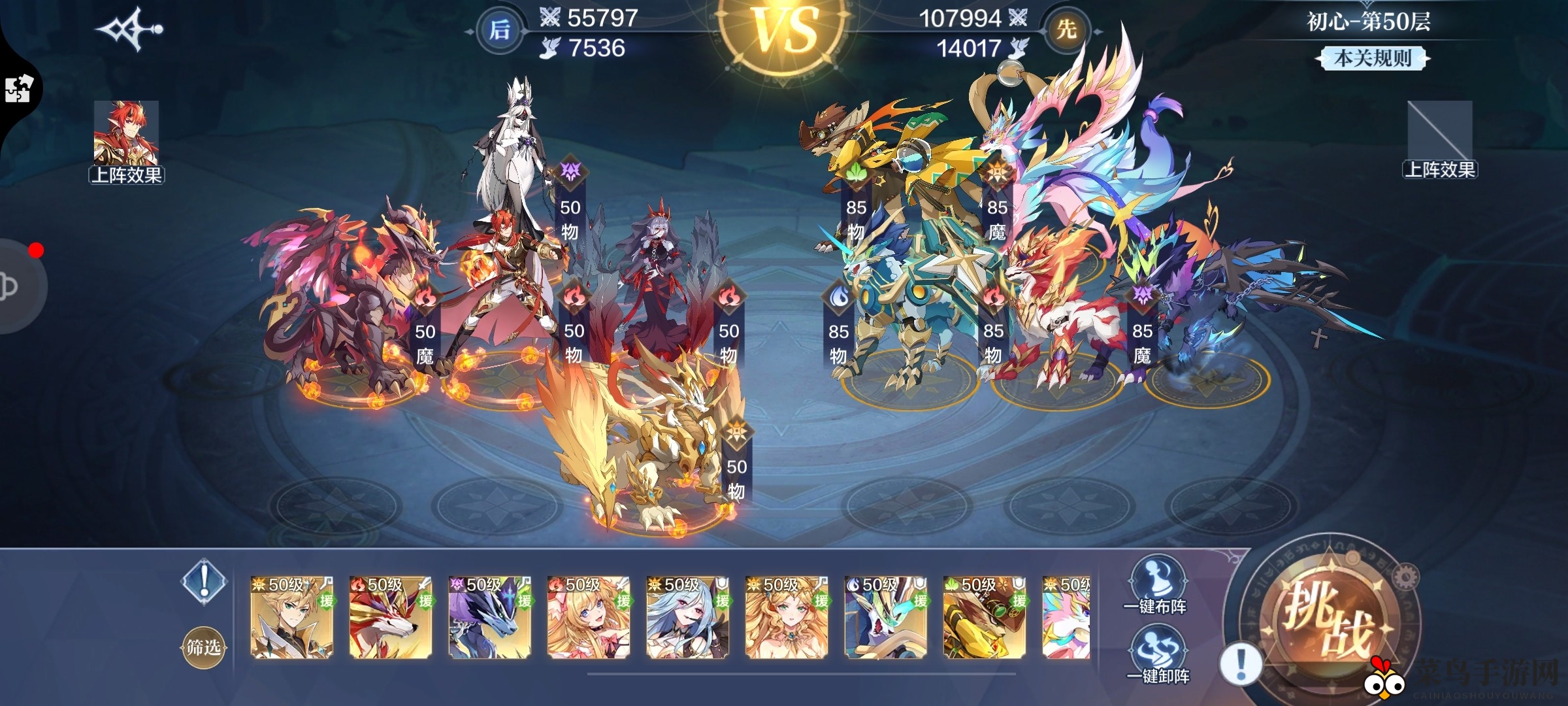Open the puzzle-piece overlay on the left edge
Image resolution: width=1568 pixels, height=706 pixels.
[18, 89]
